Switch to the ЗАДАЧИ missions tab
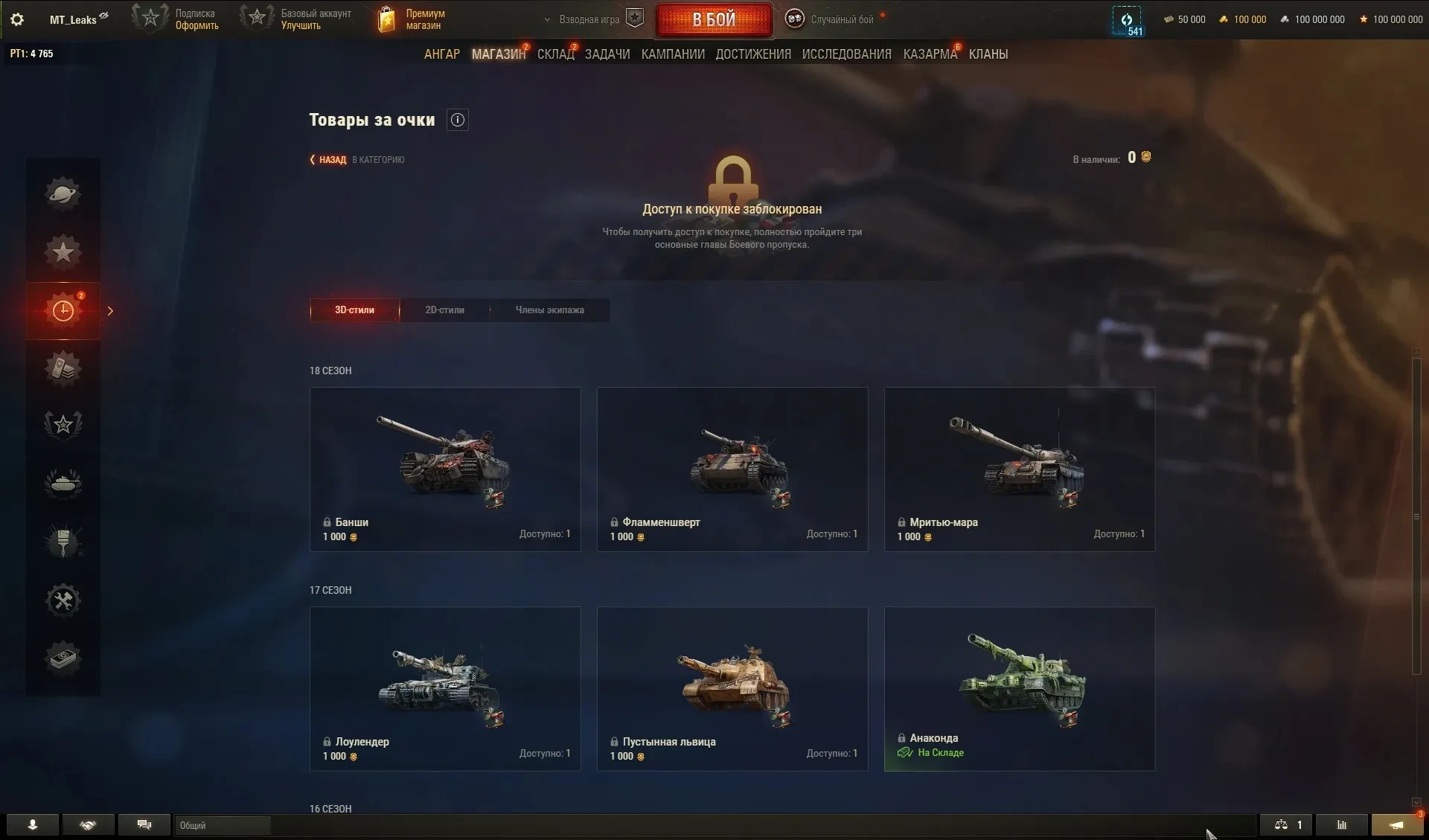 point(607,54)
